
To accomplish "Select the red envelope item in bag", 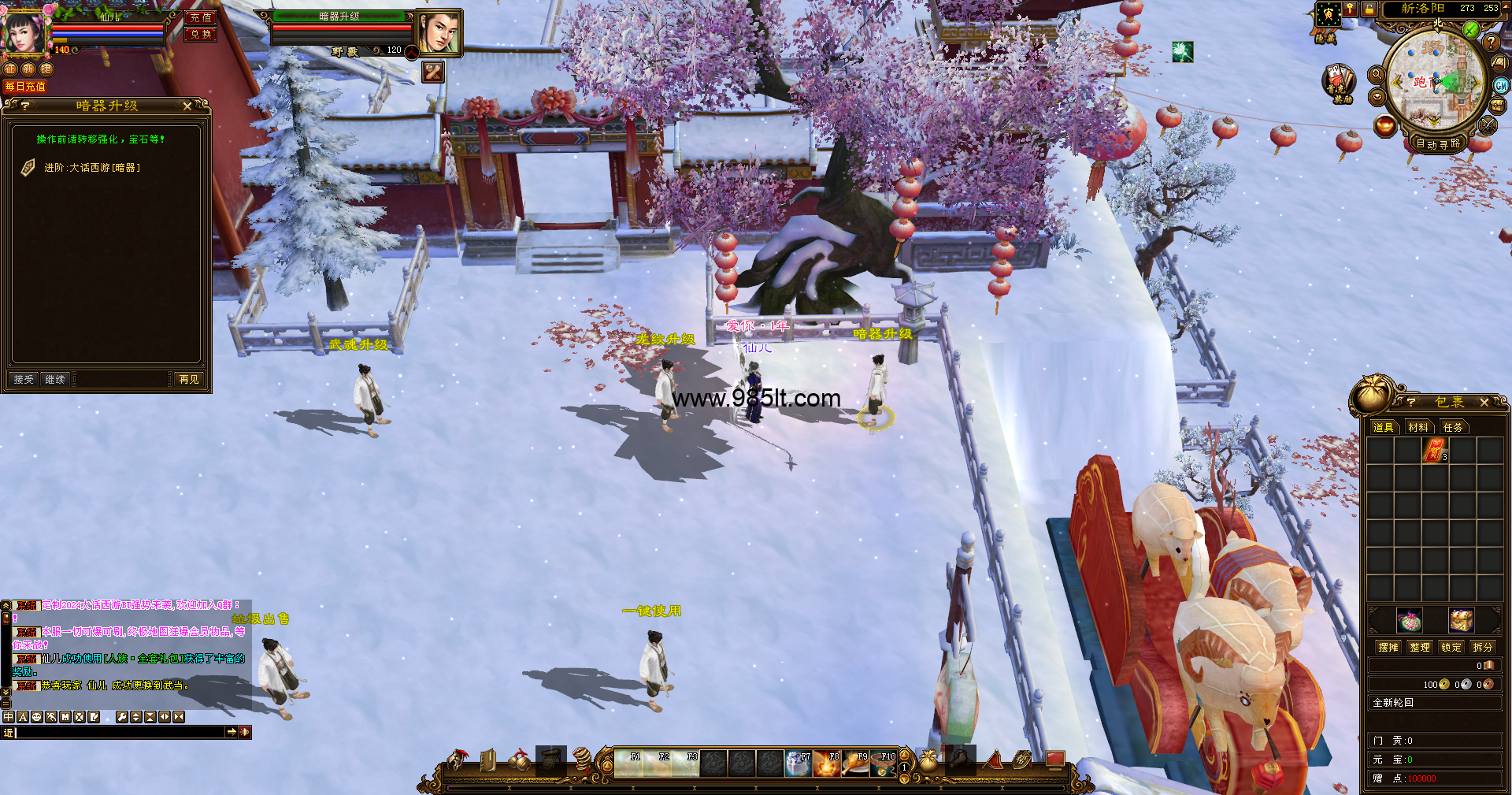I will [x=1434, y=451].
